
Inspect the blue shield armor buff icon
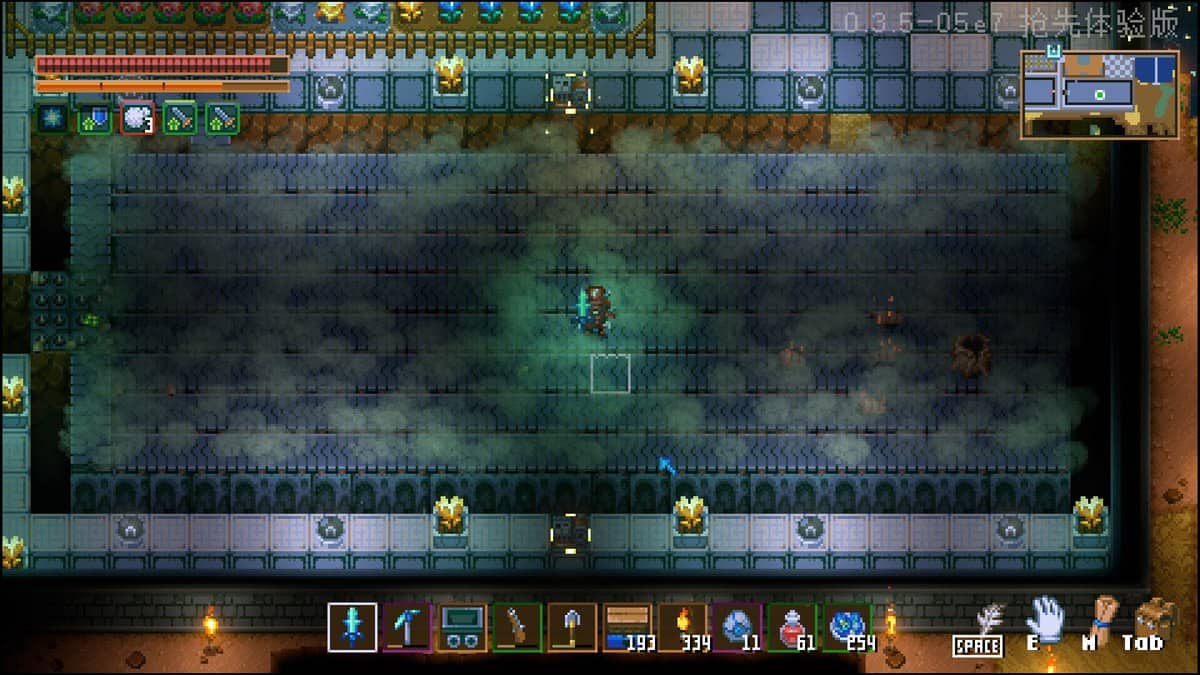click(x=94, y=118)
